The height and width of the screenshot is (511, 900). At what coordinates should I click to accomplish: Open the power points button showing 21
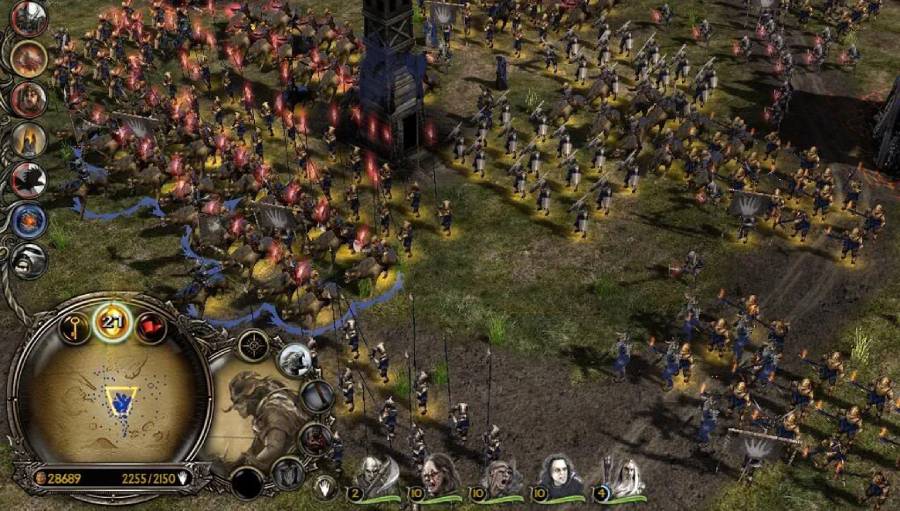coord(113,321)
